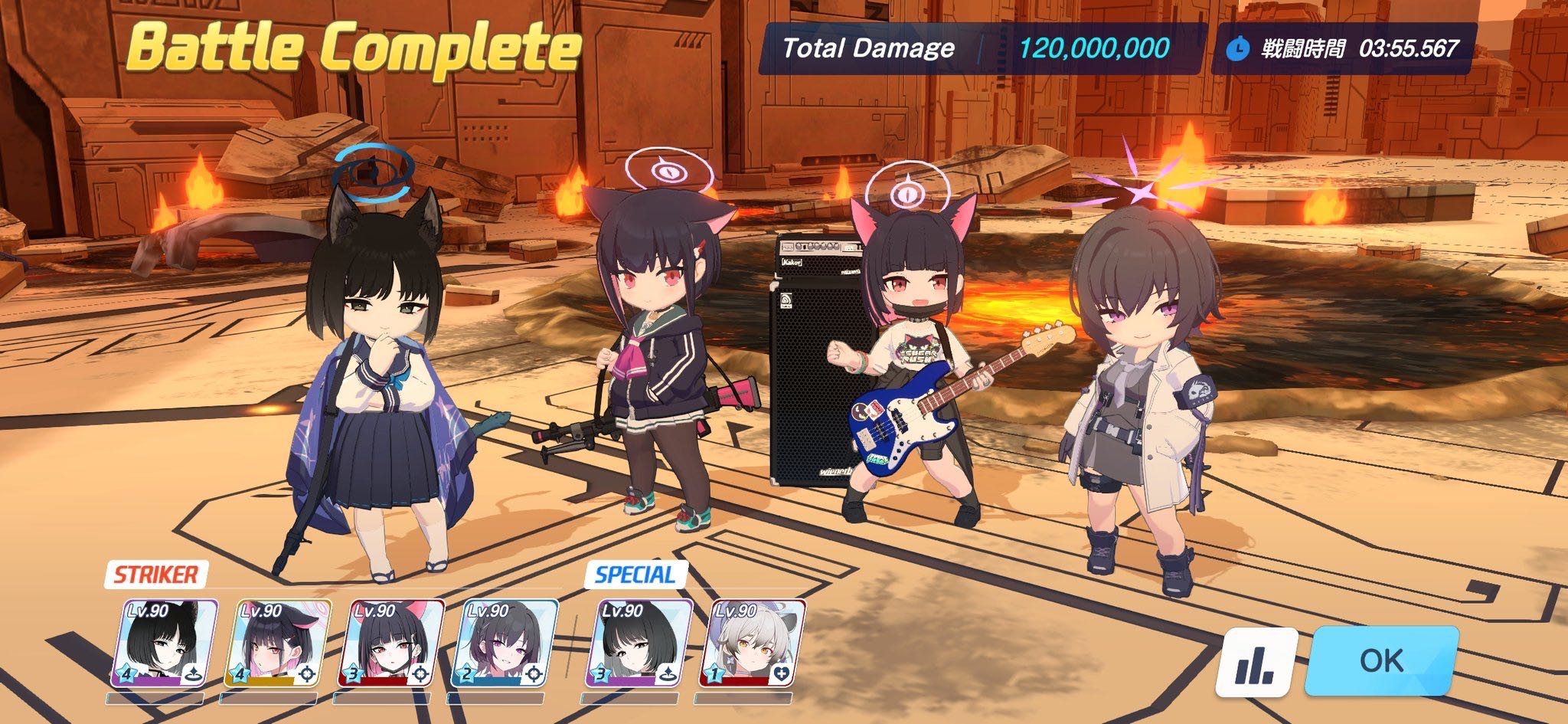This screenshot has height=724, width=1568.
Task: Choose the black-haired 3-star Special portrait
Action: tap(639, 644)
